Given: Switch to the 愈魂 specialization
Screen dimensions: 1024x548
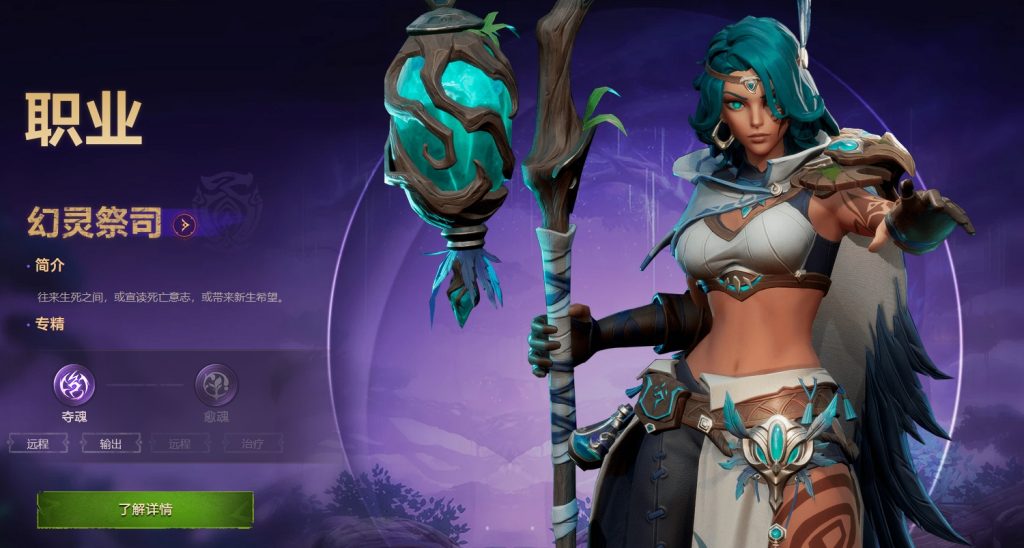Looking at the screenshot, I should click(x=215, y=383).
